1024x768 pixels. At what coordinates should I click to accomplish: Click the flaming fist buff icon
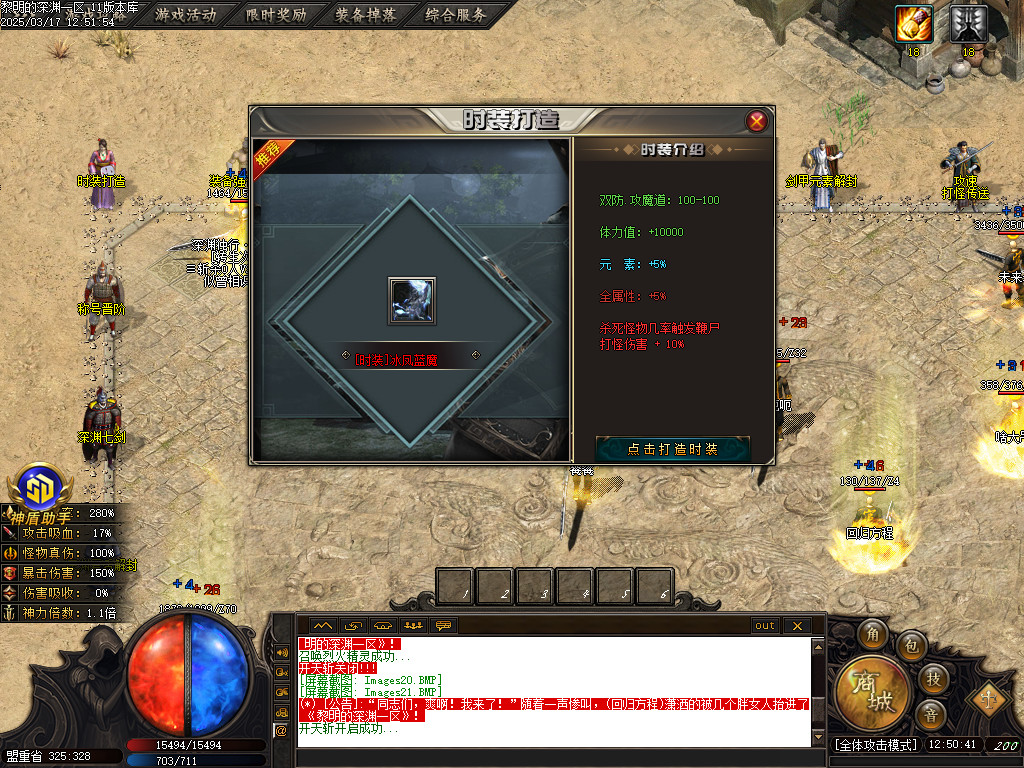(914, 24)
